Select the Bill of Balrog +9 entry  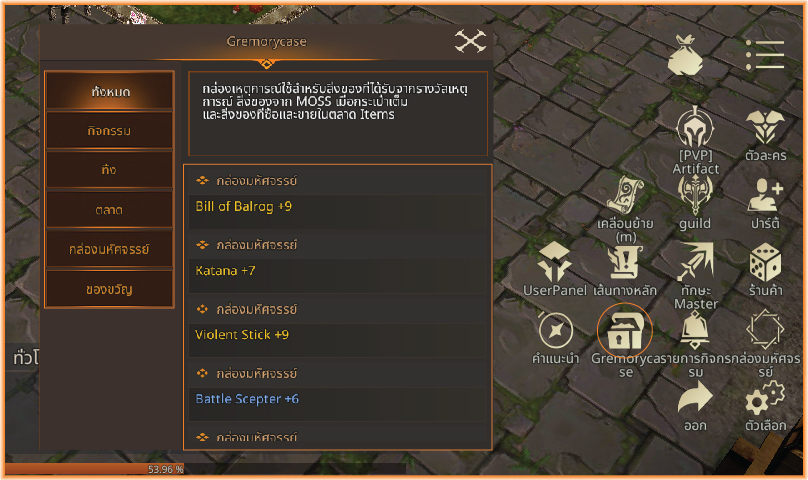tap(338, 207)
